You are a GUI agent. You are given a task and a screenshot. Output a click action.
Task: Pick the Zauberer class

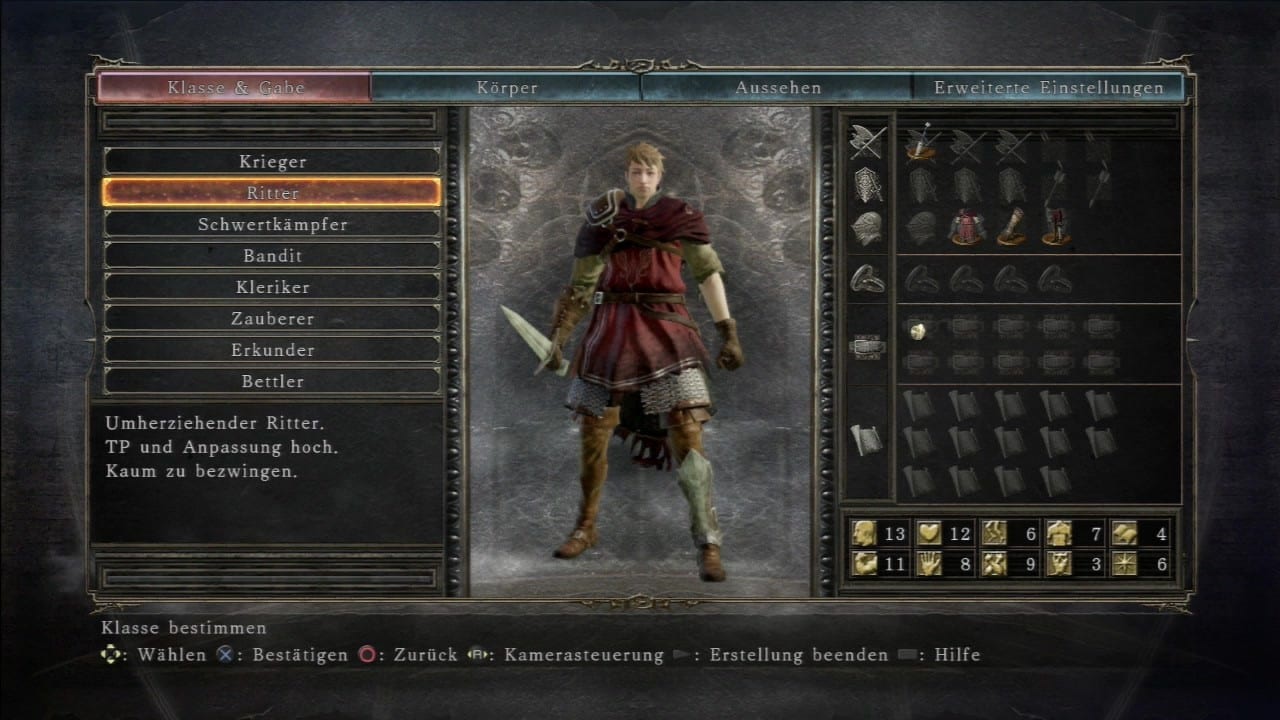pos(272,318)
